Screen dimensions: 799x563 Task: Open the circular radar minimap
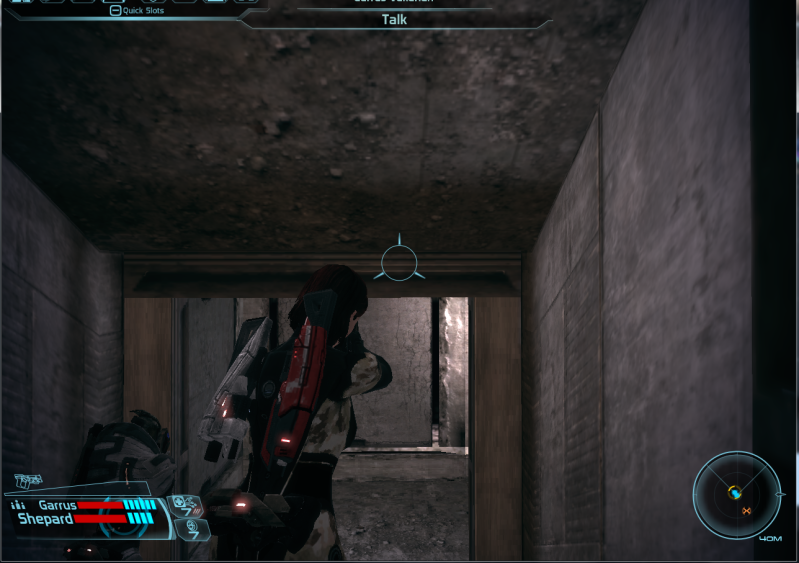pos(738,494)
